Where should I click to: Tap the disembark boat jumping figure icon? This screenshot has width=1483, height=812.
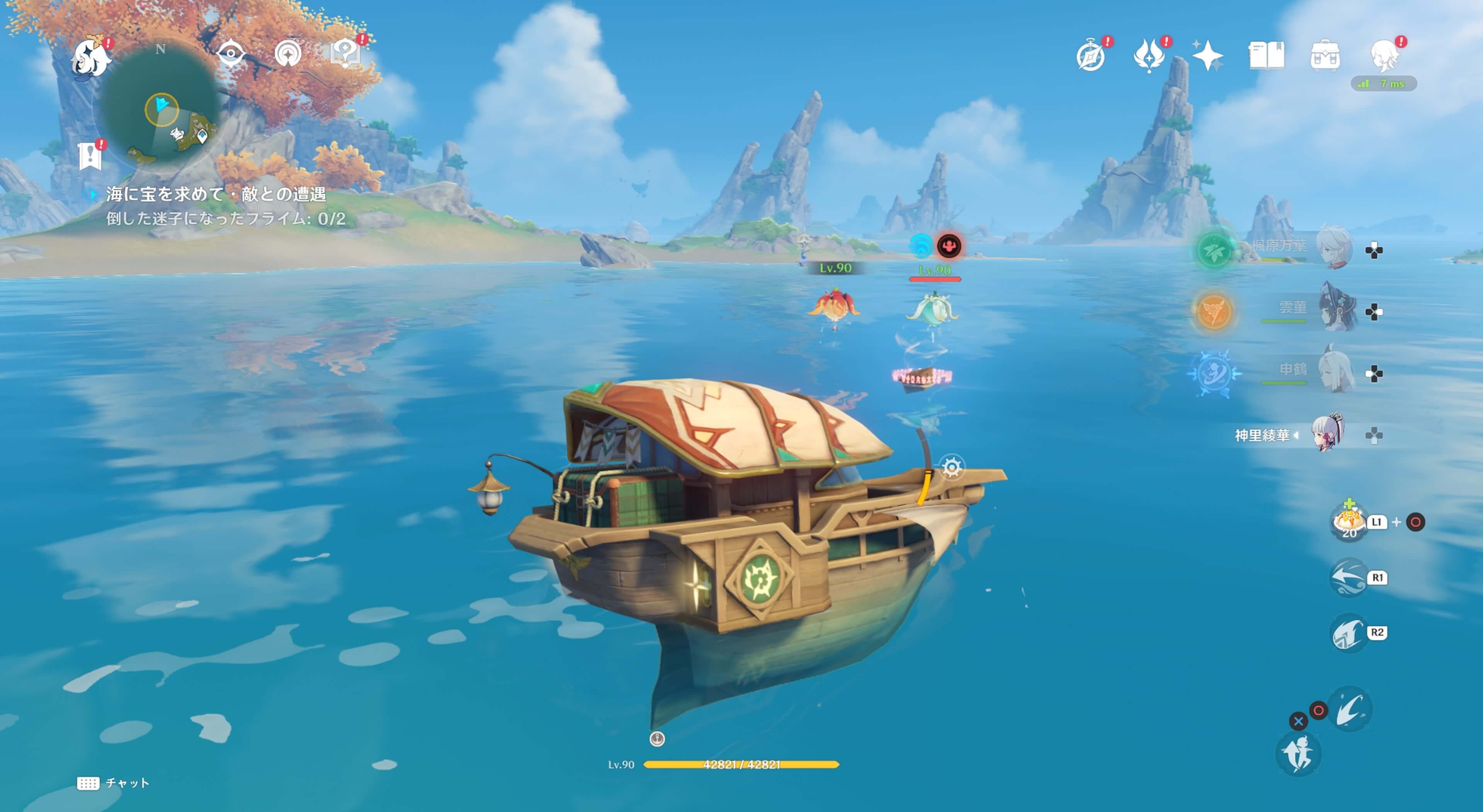(1298, 754)
